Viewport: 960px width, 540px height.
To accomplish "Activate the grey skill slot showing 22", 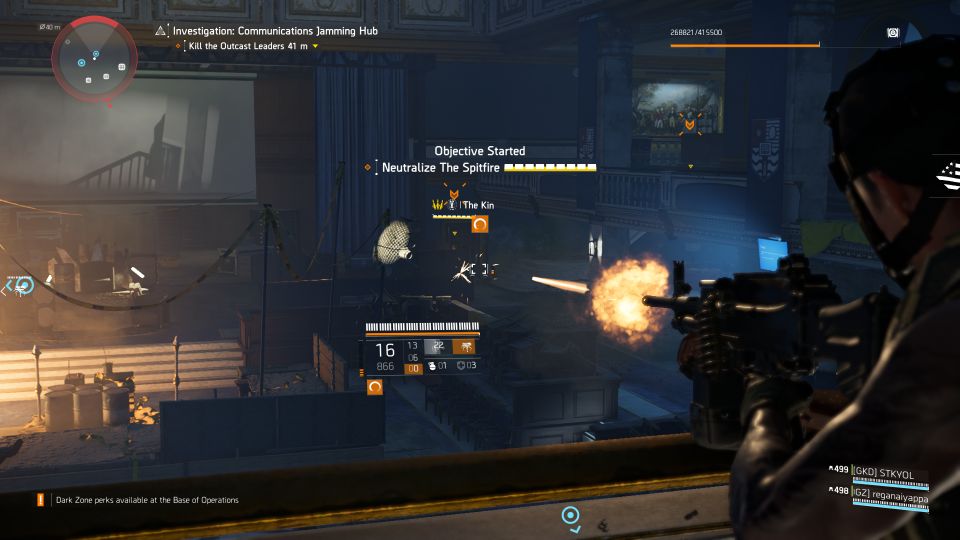I will (x=436, y=347).
